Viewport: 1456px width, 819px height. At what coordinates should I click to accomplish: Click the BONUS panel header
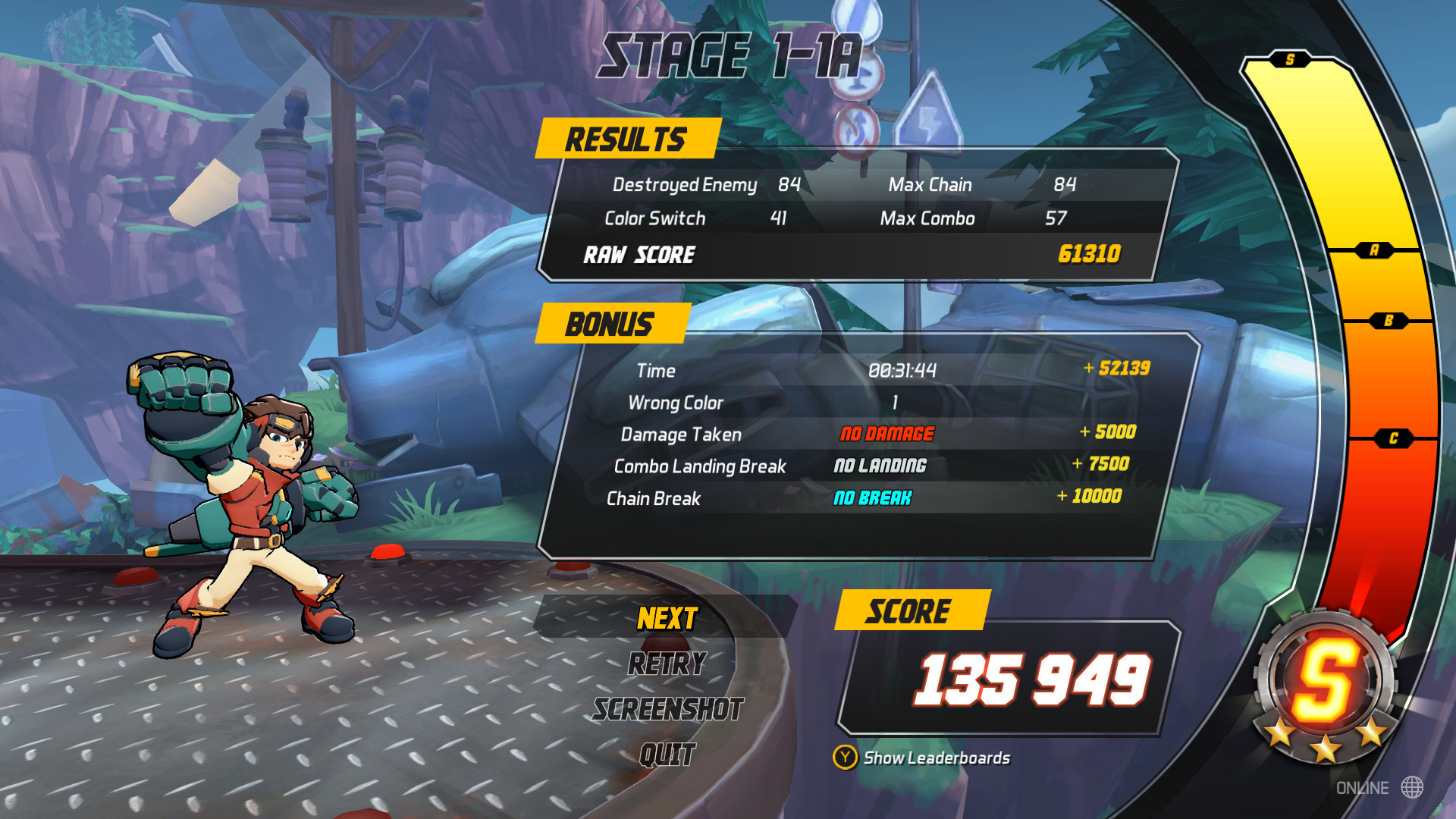coord(610,324)
